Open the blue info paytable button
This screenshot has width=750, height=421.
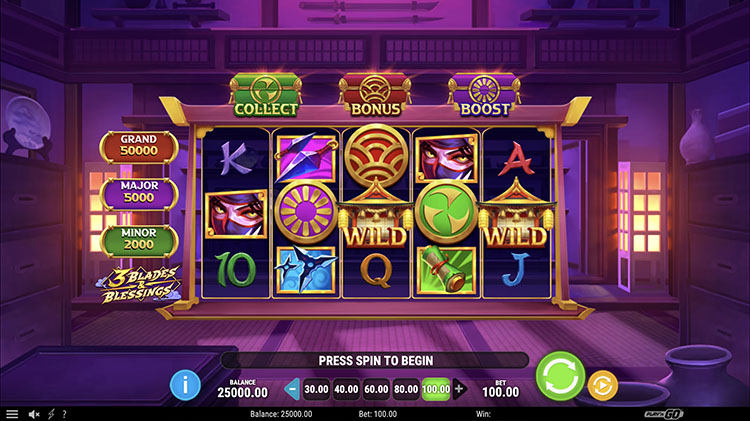pos(185,384)
